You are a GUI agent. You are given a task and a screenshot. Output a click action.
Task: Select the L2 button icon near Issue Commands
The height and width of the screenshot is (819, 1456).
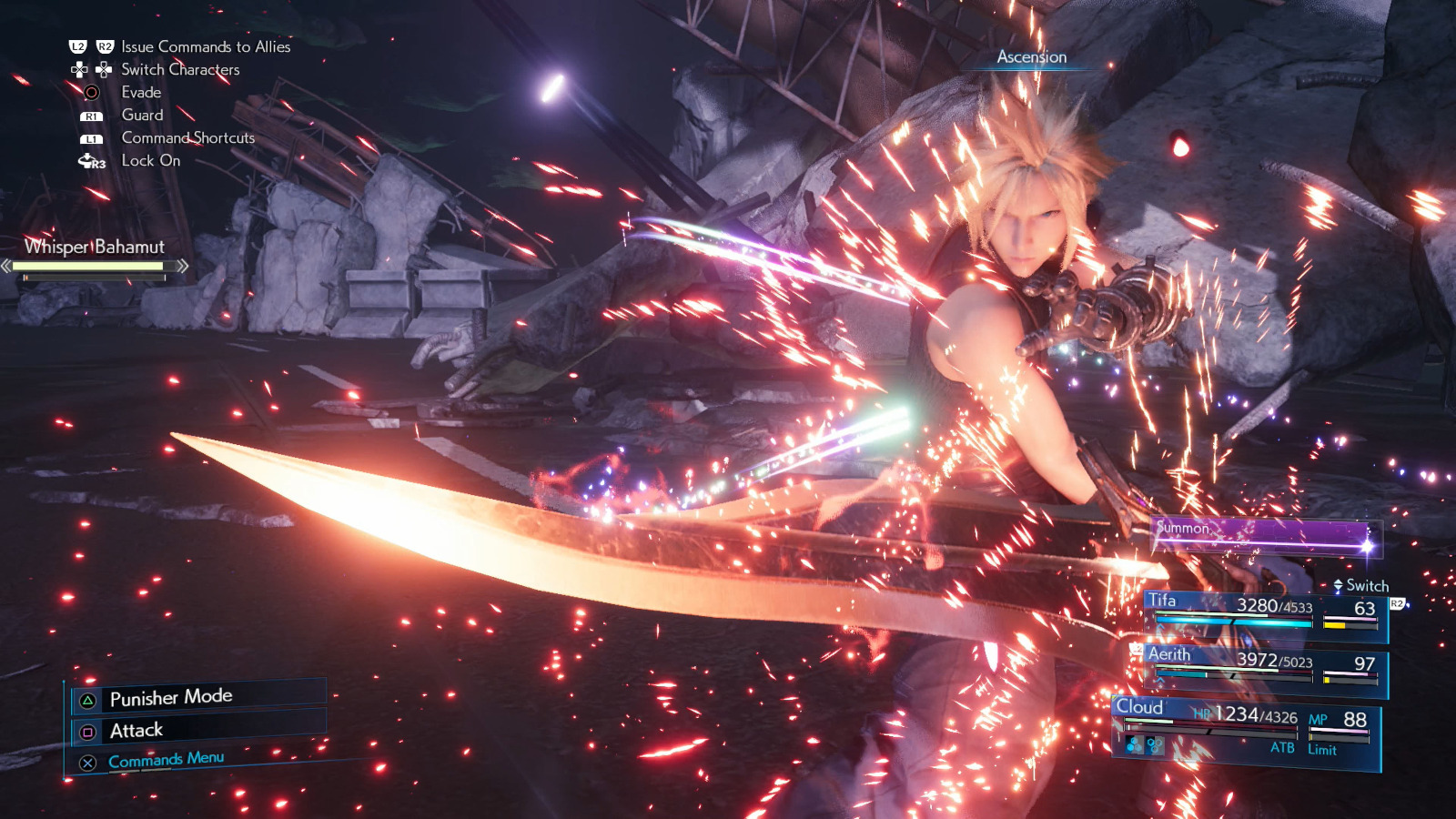click(77, 46)
